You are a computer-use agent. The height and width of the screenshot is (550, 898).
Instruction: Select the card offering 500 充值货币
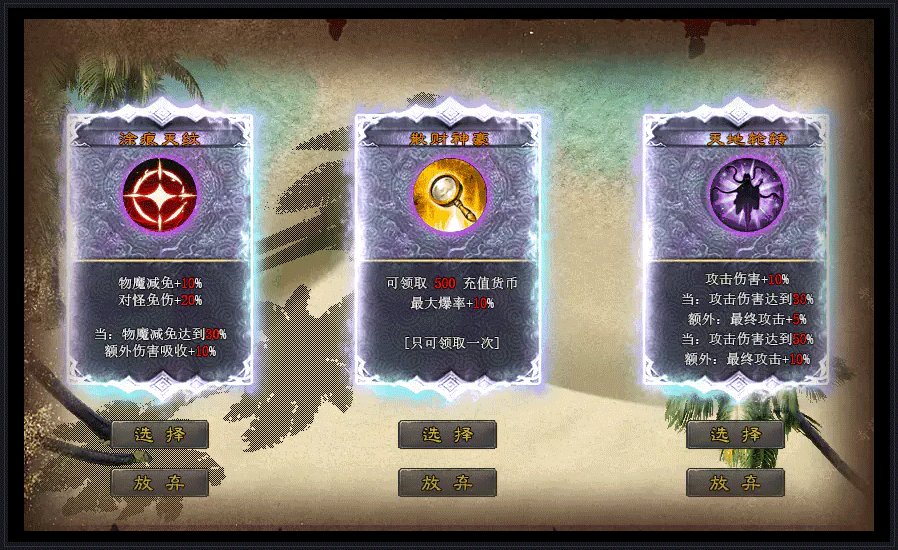tap(448, 250)
